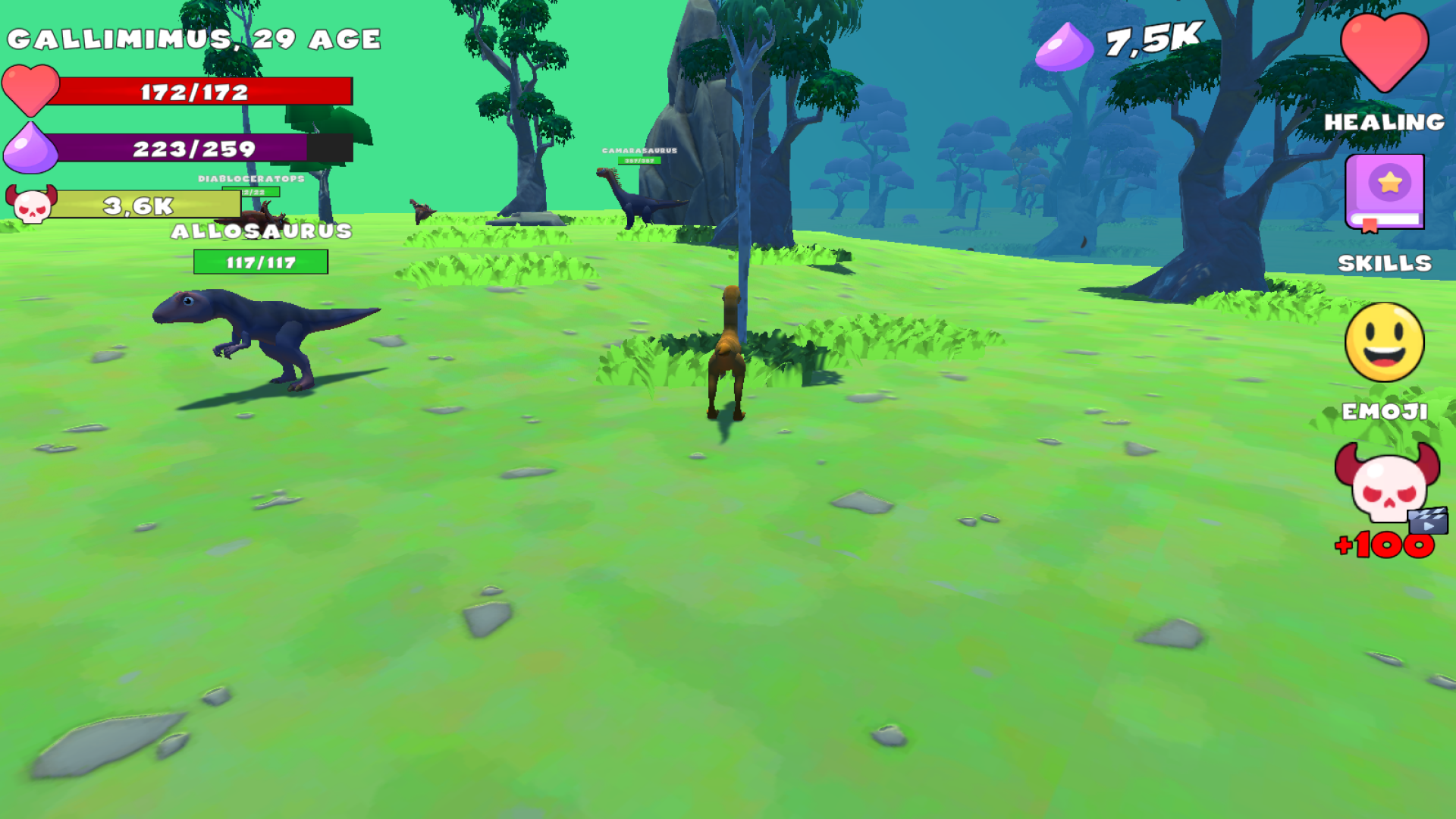
Task: Click the skull icon beside the 3,6K bar
Action: (x=32, y=204)
